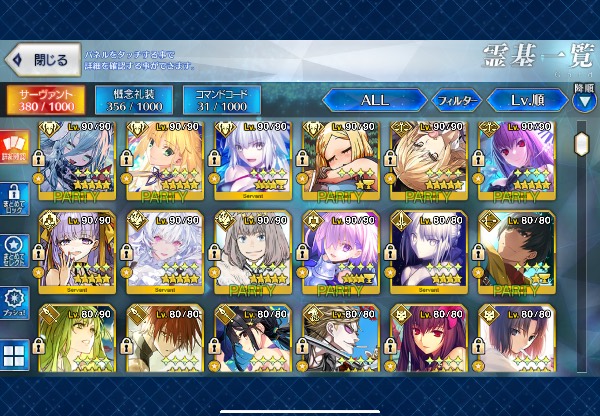Select the blonde servant with blue ribbon
Screen dimensions: 600x416
(166, 162)
